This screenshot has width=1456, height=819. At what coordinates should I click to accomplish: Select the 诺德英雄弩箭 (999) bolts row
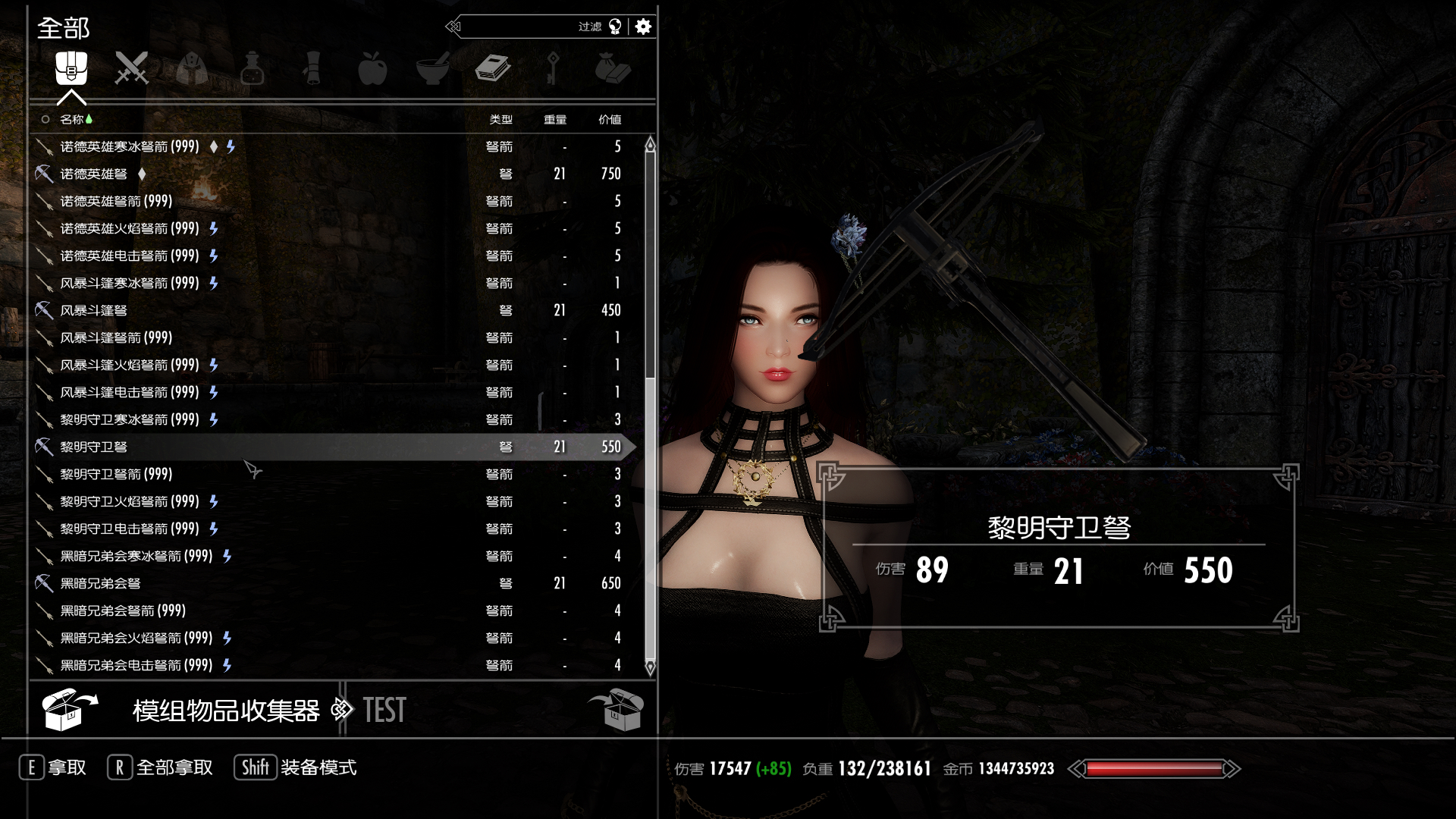point(116,201)
